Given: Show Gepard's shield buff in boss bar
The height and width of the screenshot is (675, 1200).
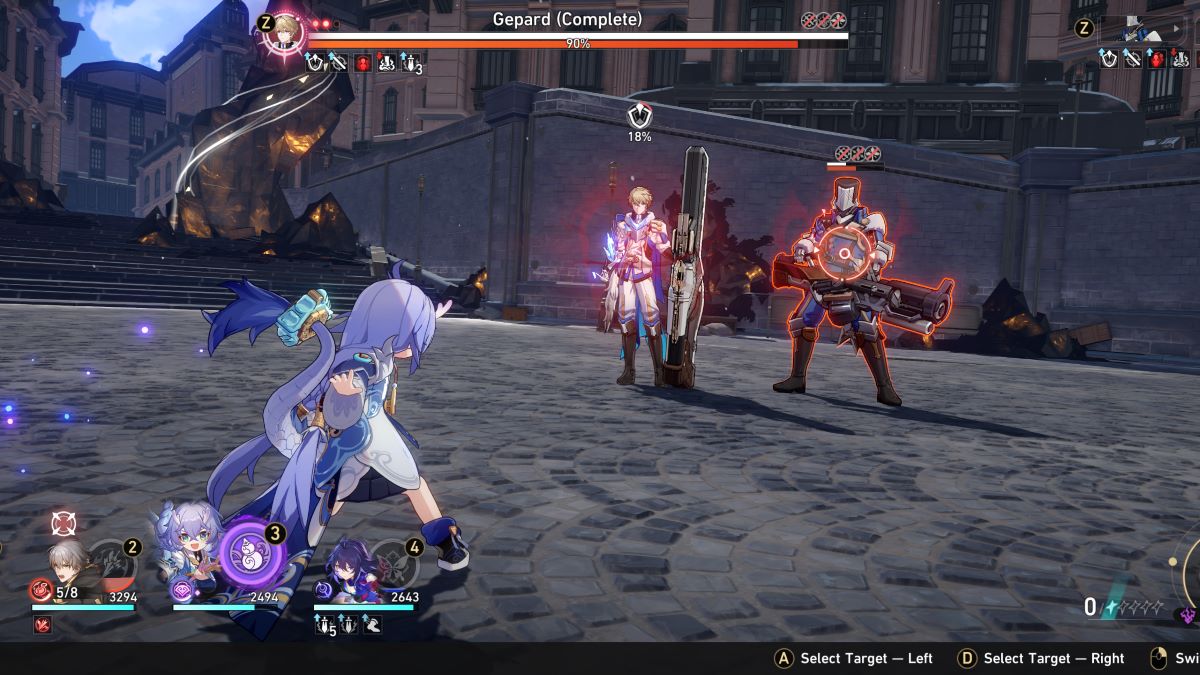Looking at the screenshot, I should coord(314,62).
